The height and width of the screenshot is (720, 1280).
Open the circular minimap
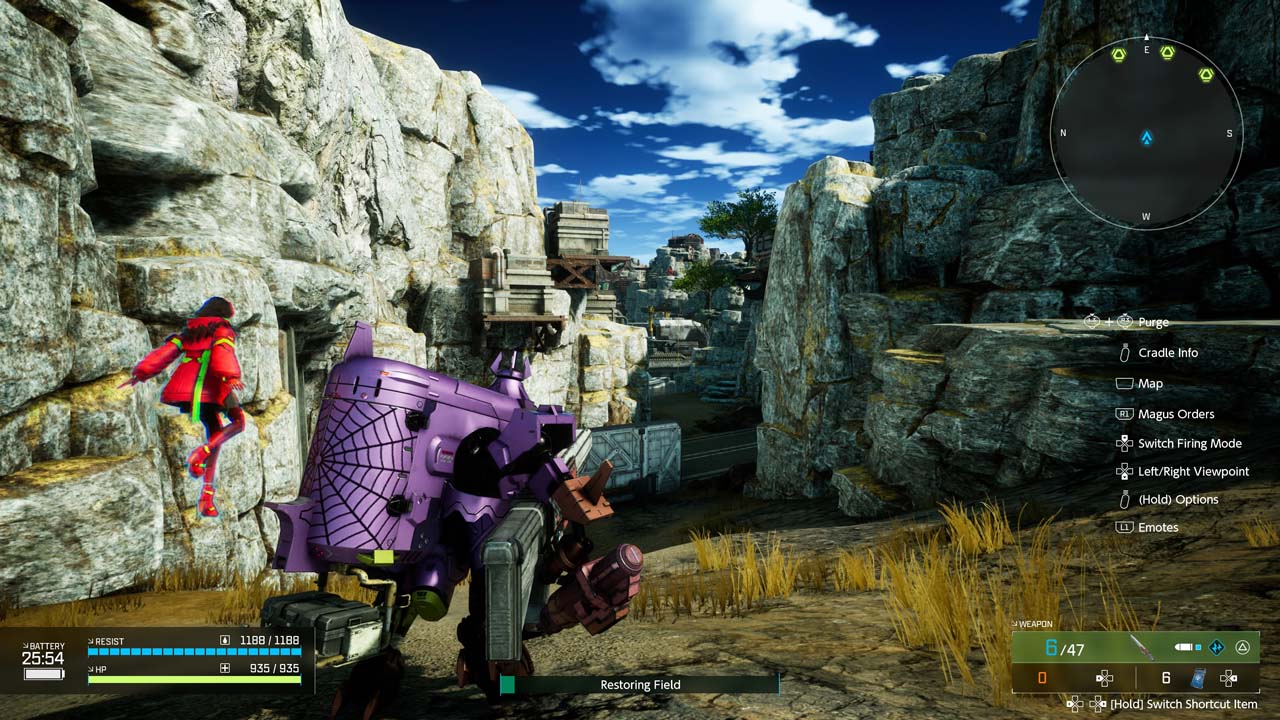[x=1146, y=131]
